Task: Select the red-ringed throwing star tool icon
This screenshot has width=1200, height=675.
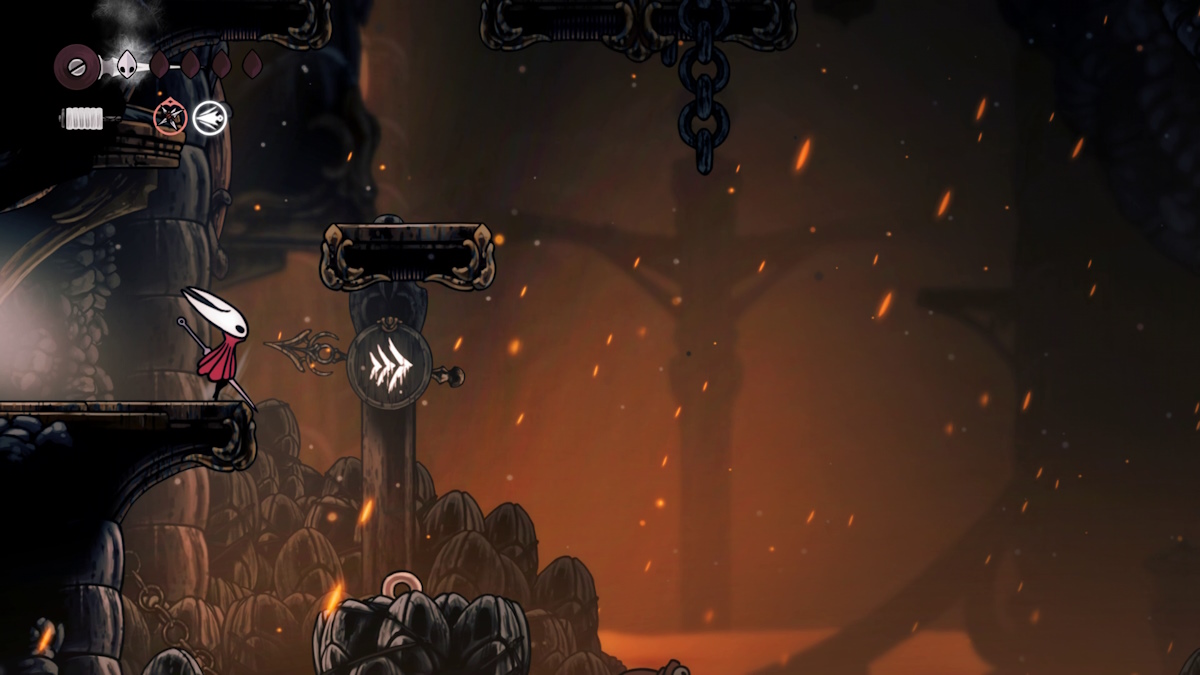Action: click(x=170, y=118)
